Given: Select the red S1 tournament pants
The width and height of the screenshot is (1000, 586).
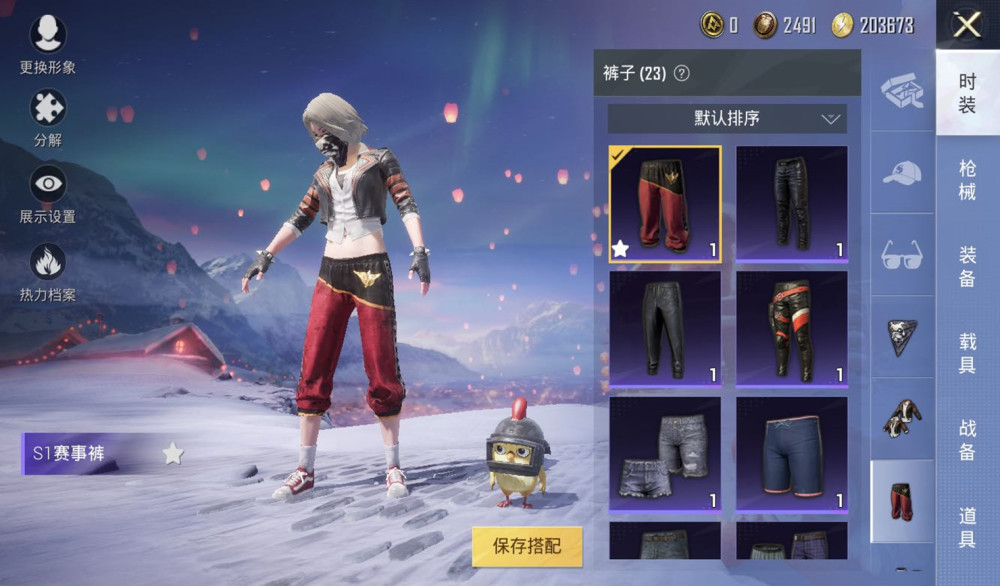Looking at the screenshot, I should pos(665,204).
